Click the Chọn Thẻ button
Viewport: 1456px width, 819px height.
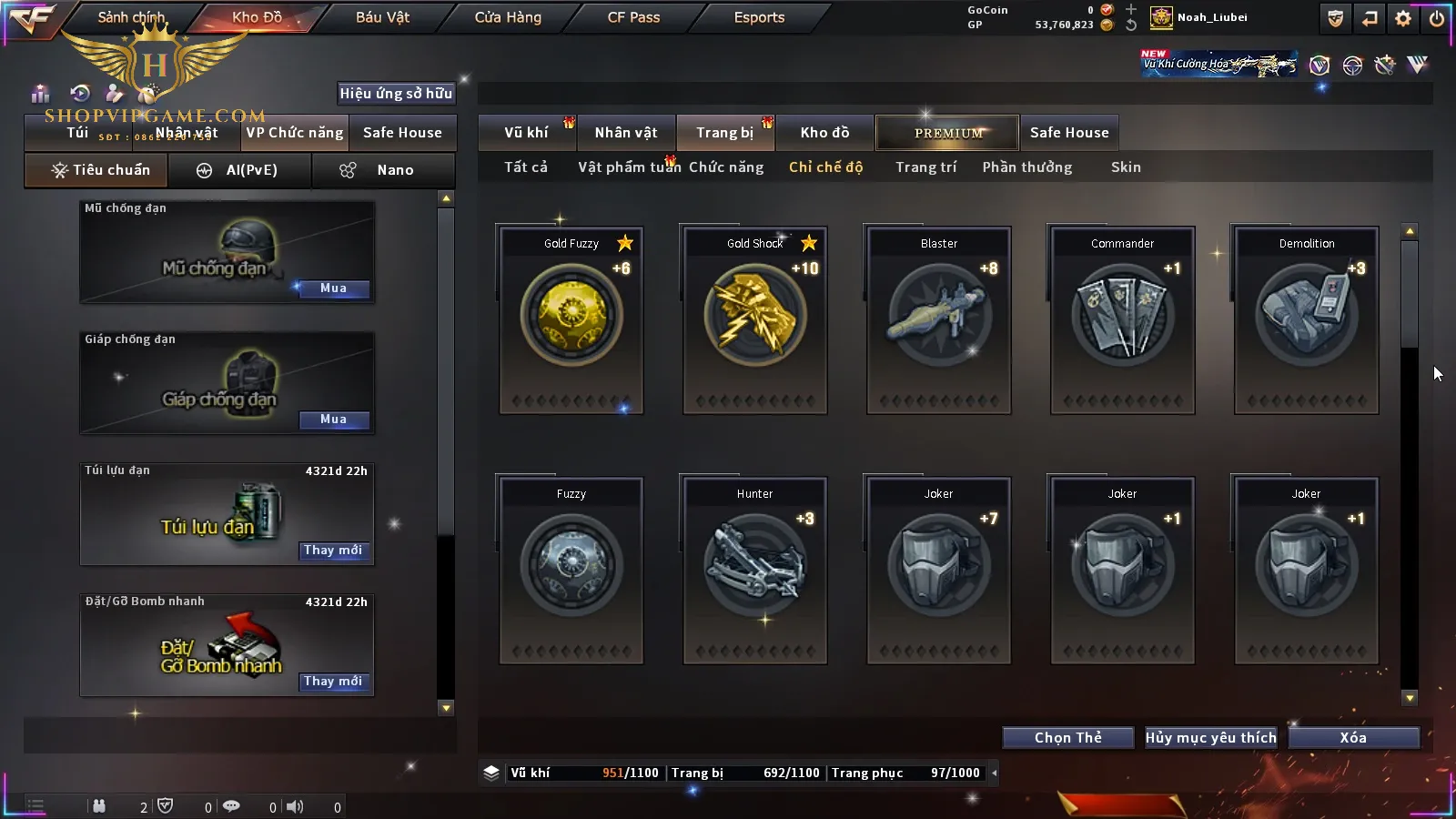click(1068, 738)
